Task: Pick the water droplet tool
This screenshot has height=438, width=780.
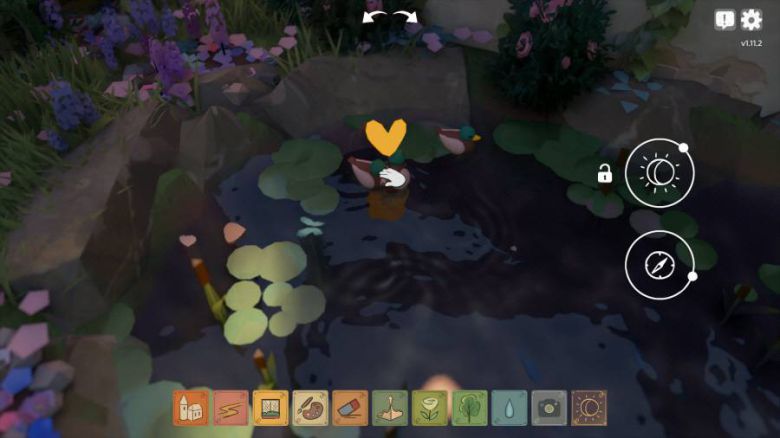Action: pos(509,408)
